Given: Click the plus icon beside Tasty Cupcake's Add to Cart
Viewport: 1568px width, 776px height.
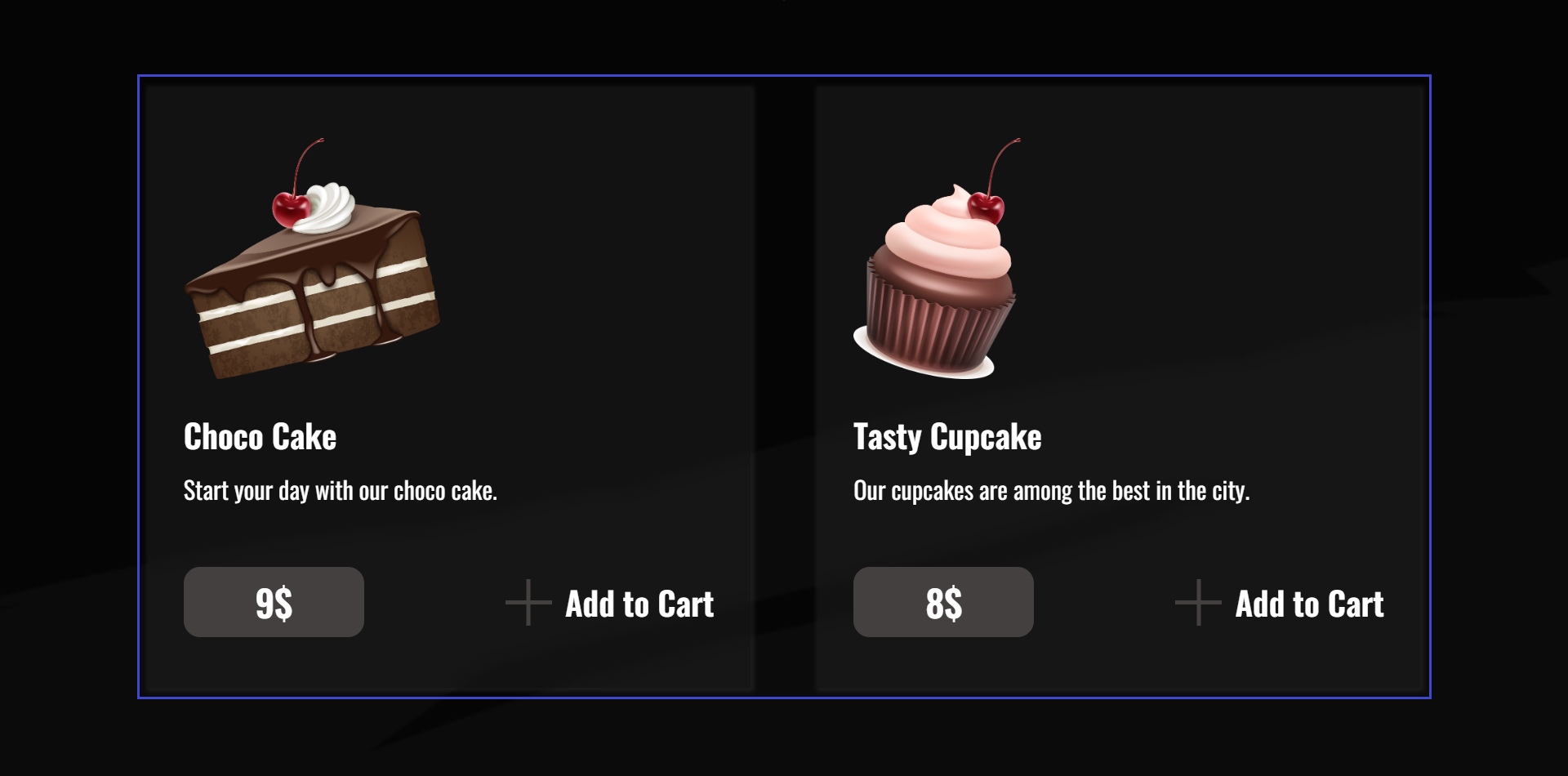Looking at the screenshot, I should click(1197, 602).
